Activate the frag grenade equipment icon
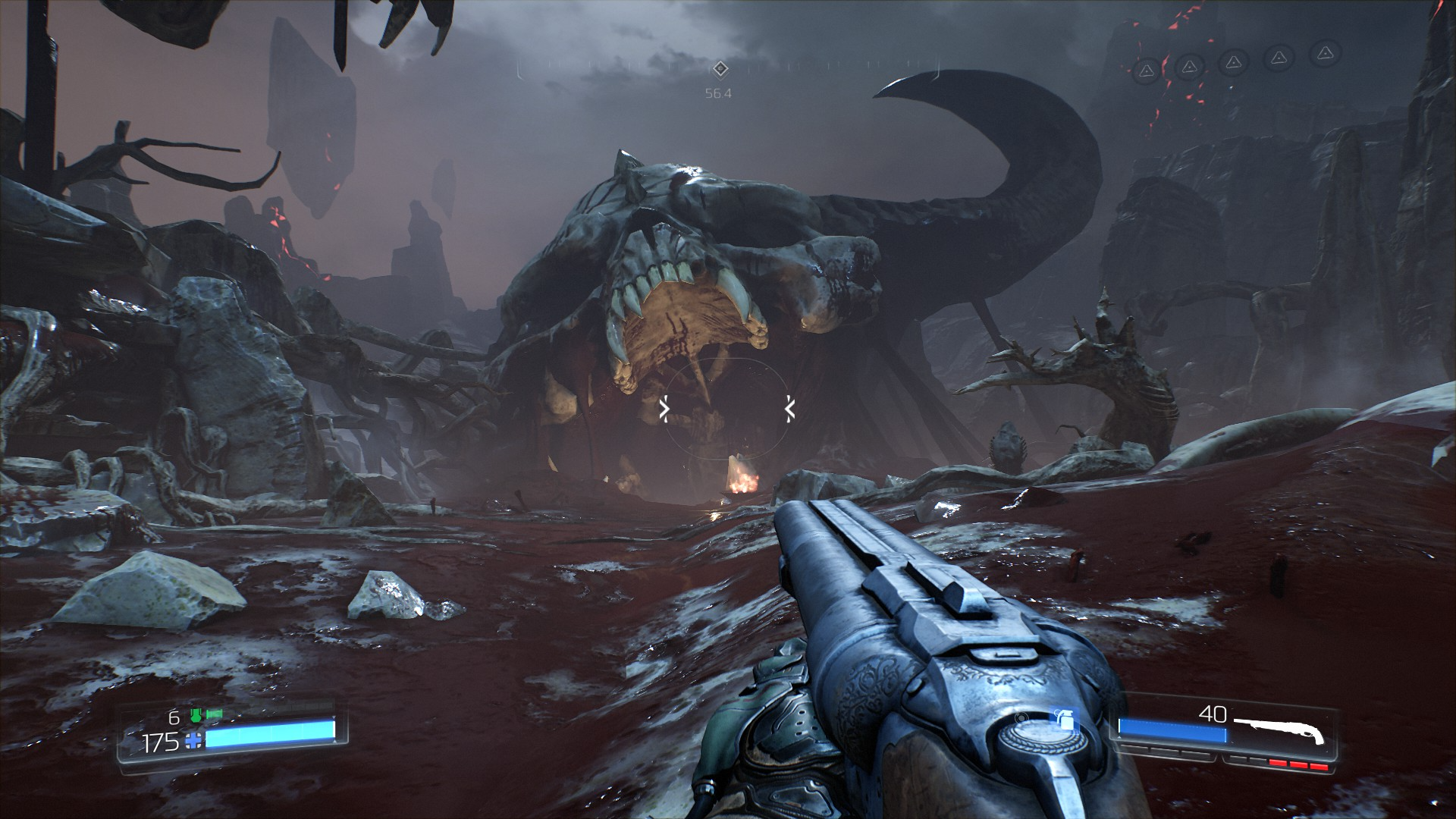Screen dimensions: 1456x819 [x=1065, y=720]
